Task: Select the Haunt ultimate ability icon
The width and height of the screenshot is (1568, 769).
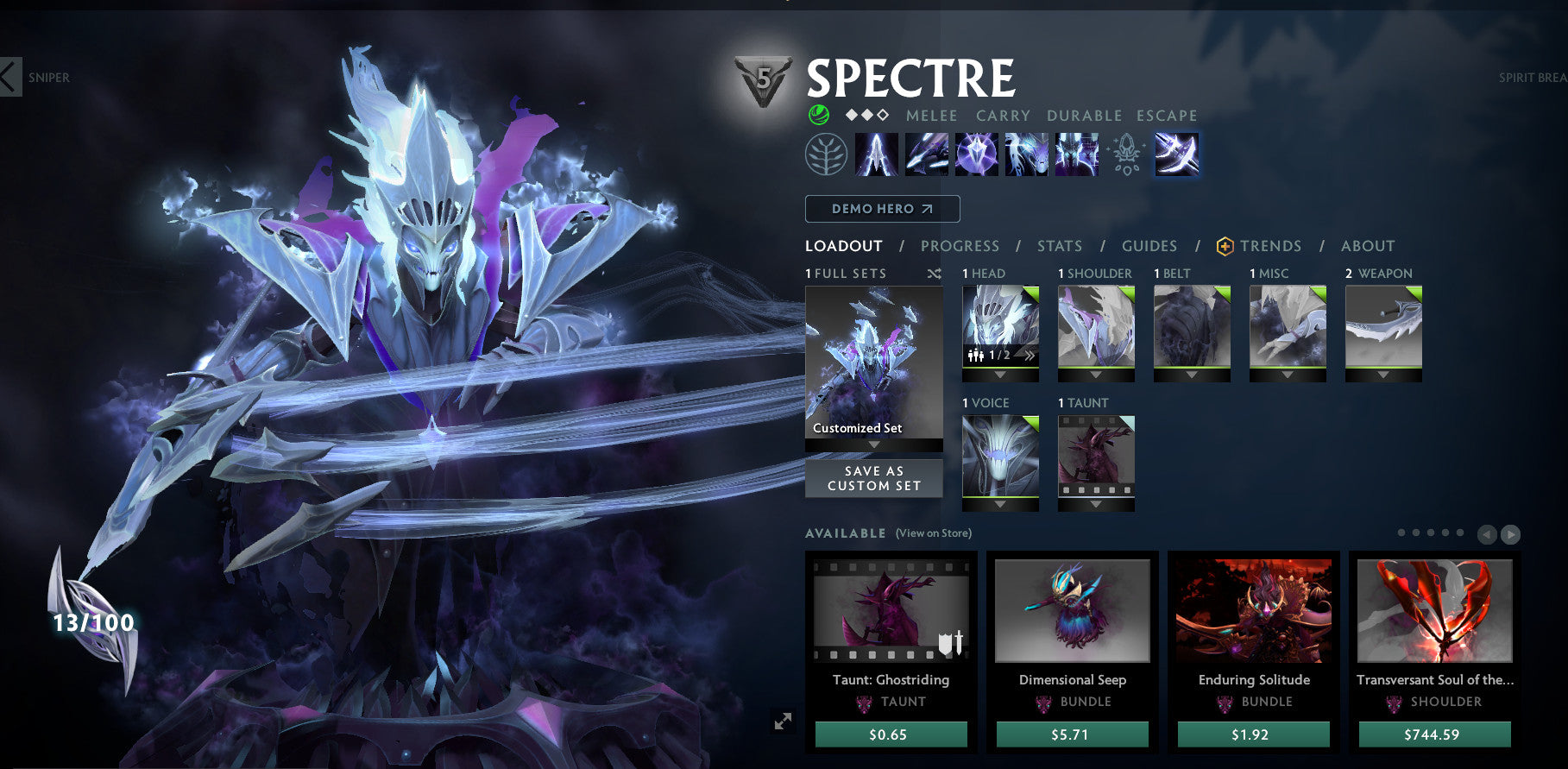Action: (1076, 156)
